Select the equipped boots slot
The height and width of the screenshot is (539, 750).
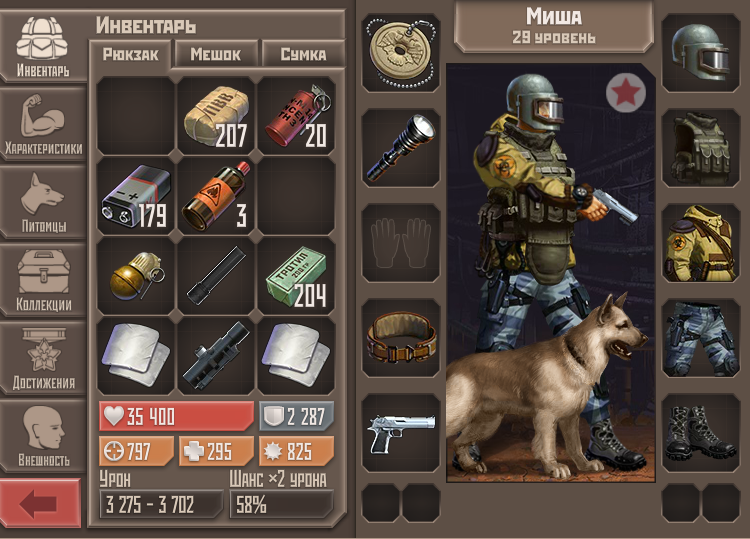coord(701,432)
